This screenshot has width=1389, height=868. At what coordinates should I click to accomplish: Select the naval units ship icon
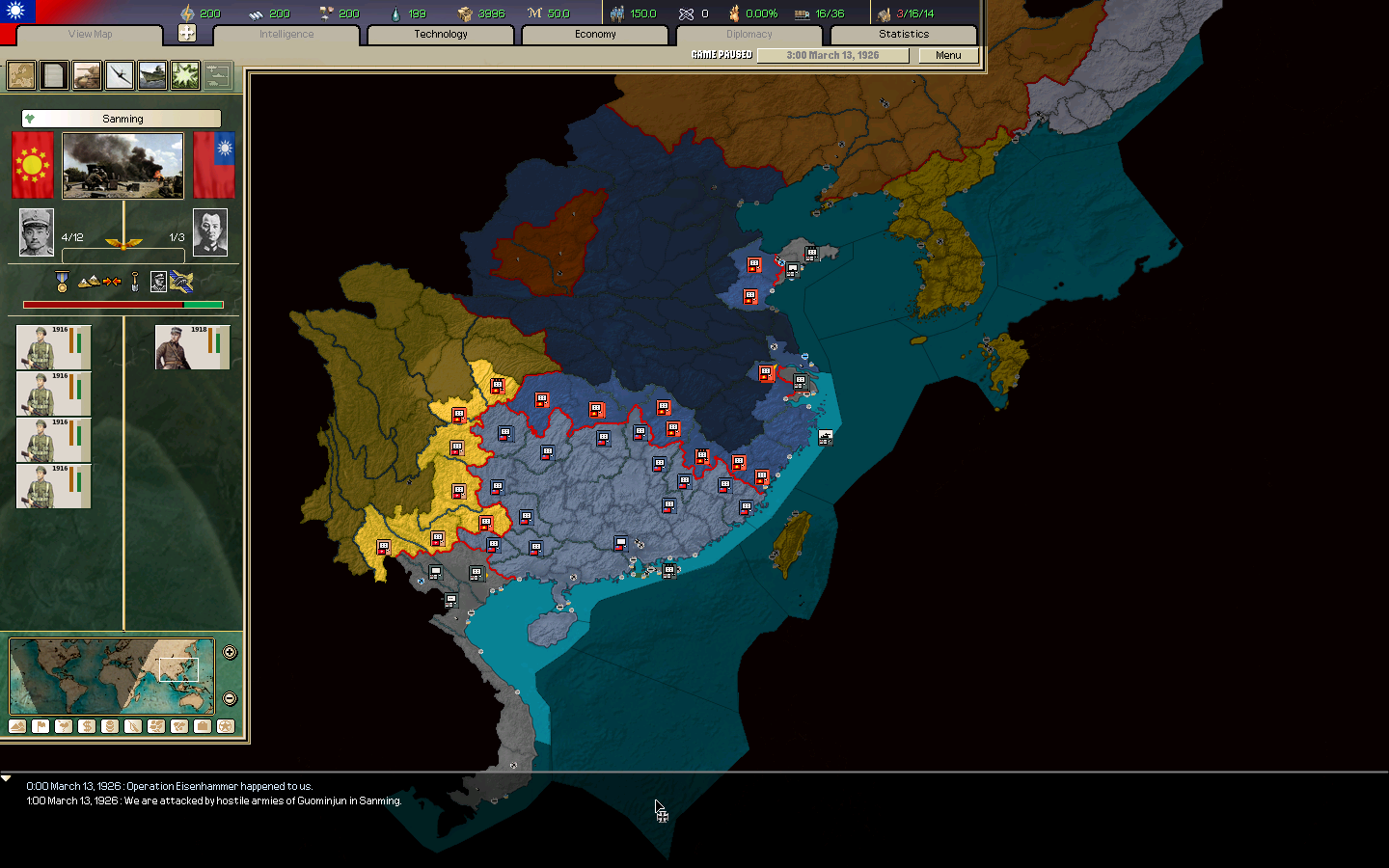click(x=151, y=74)
